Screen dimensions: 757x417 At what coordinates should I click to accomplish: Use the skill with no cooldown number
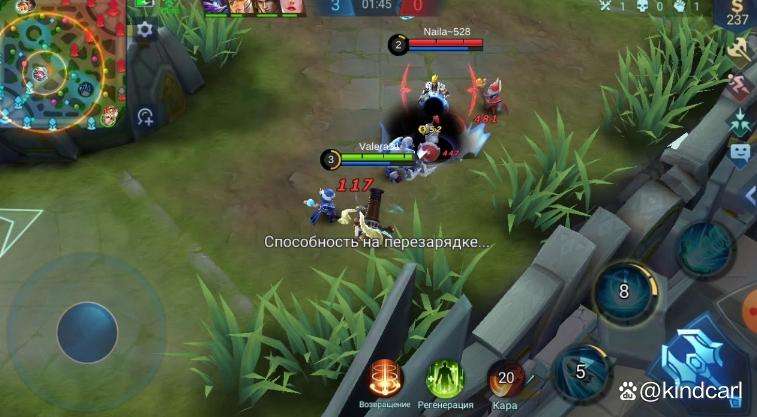point(706,247)
